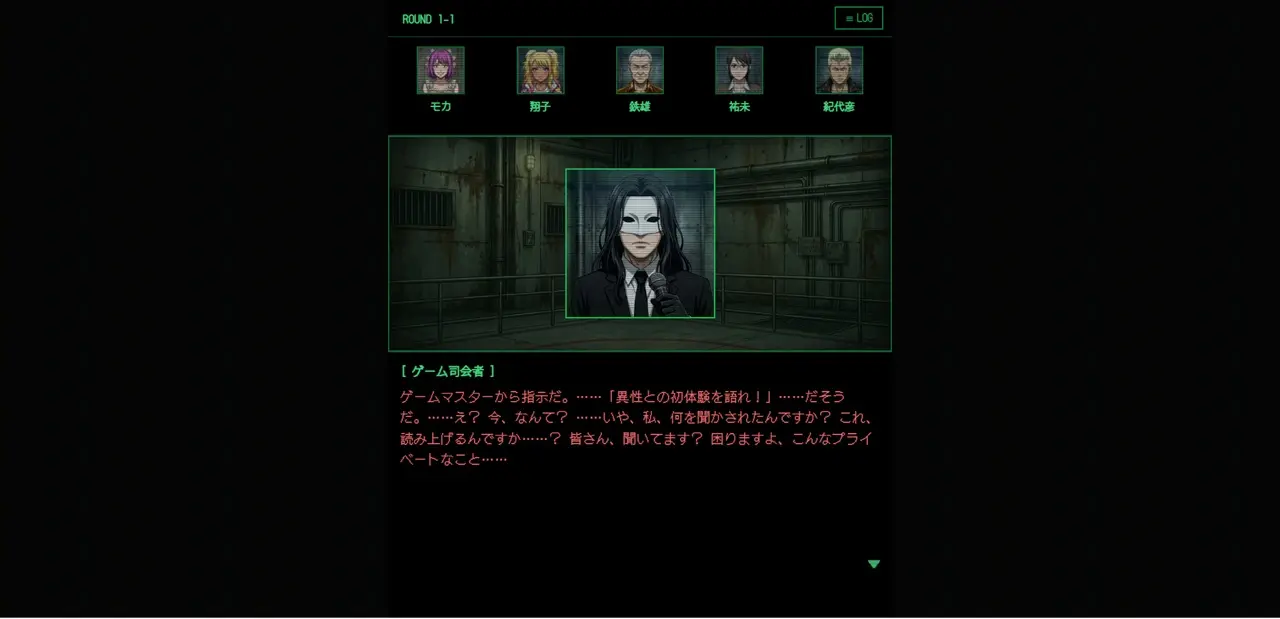The image size is (1280, 619).
Task: Click 鉄雄's portrait
Action: (640, 70)
